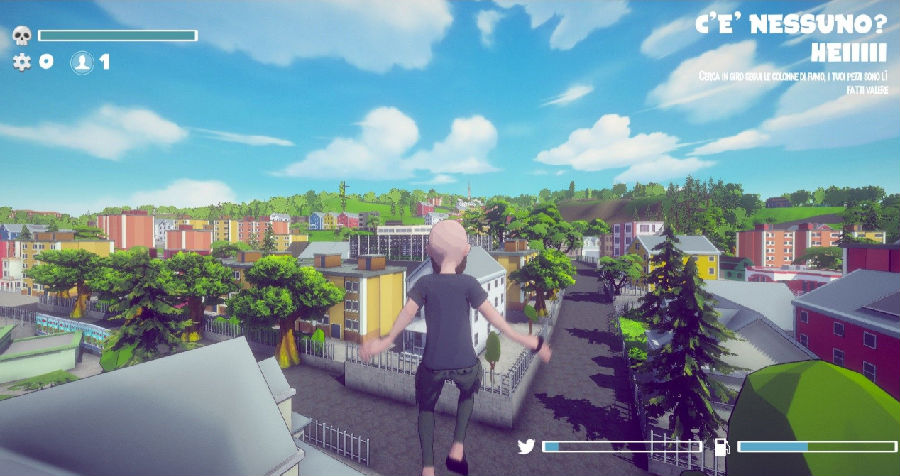Click the skull icon beside the top bar
Image resolution: width=900 pixels, height=476 pixels.
point(21,36)
